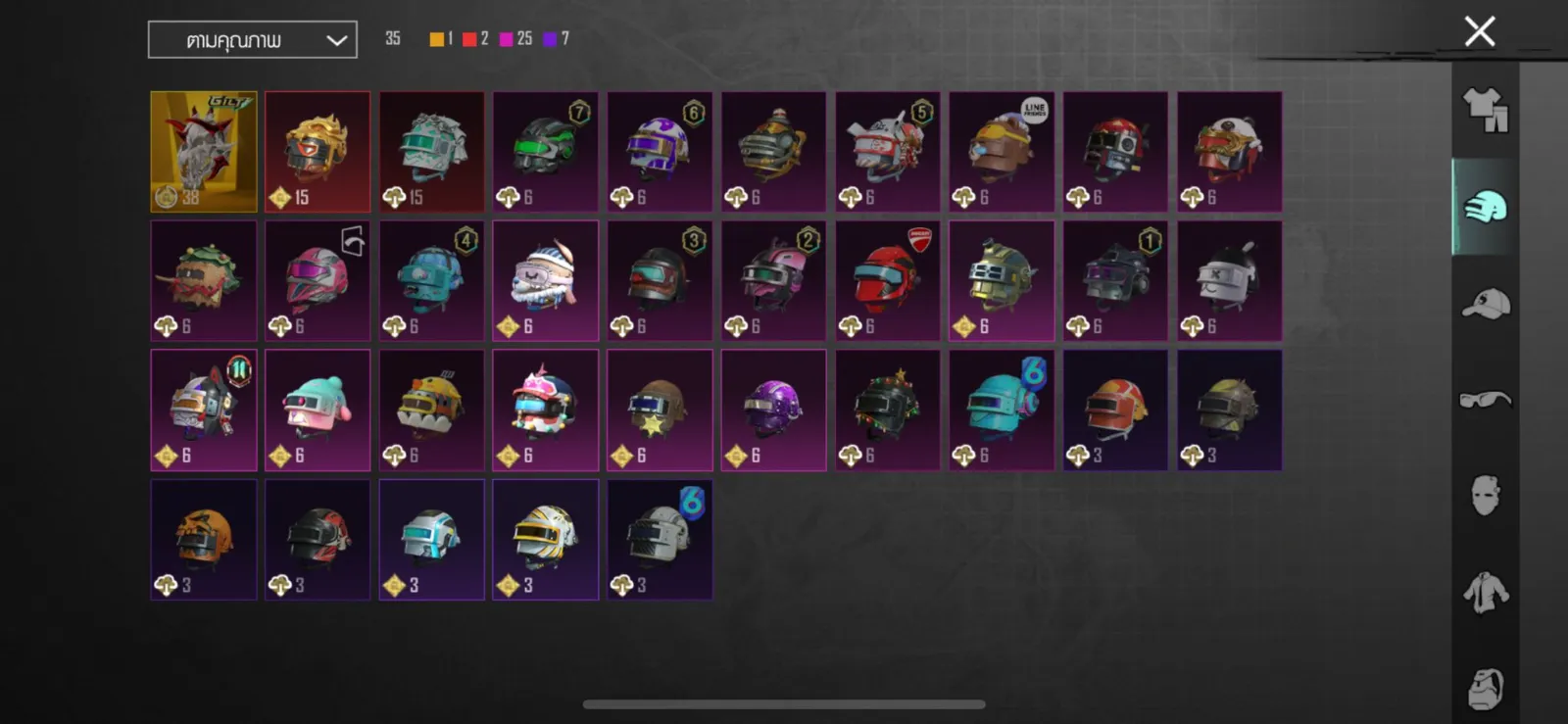The height and width of the screenshot is (724, 1568).
Task: Select the teal beanie with pink pompom
Action: pos(318,410)
